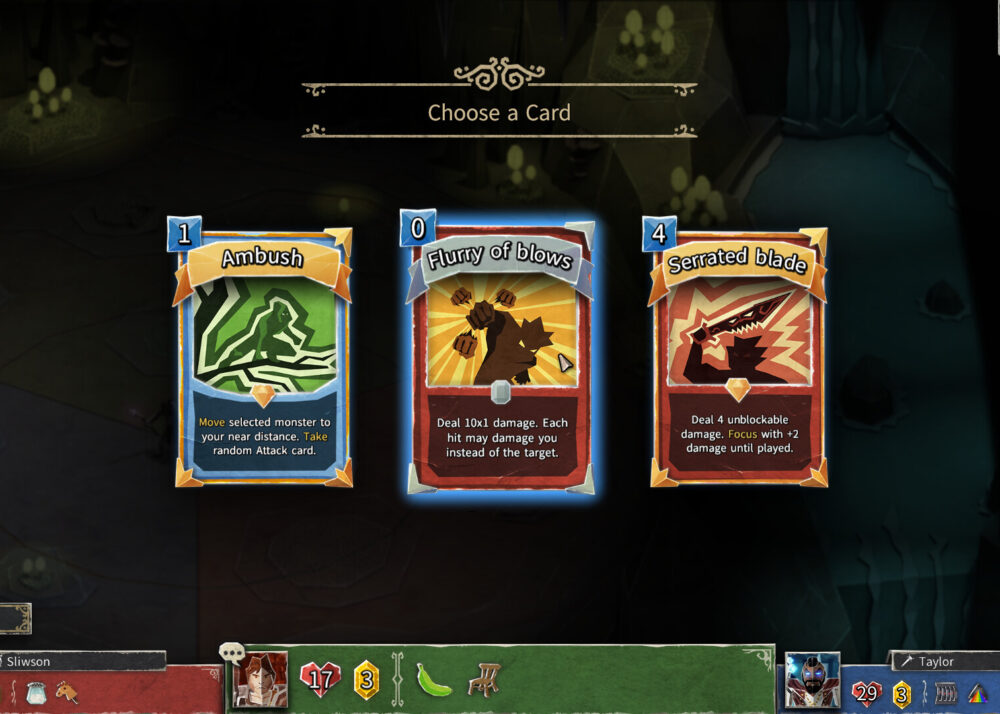
Task: Select the Flurry of blows card
Action: pos(499,355)
